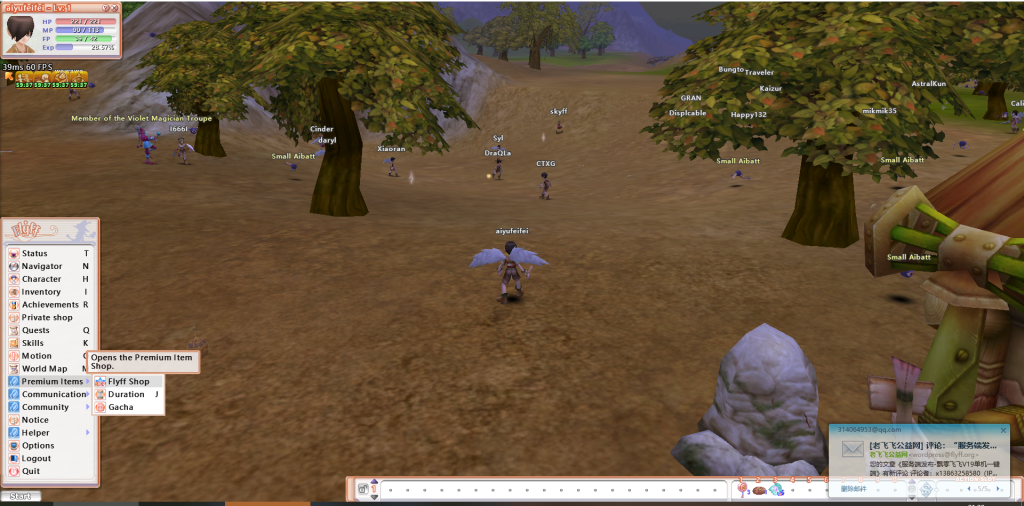Show the Character sheet
Viewport: 1024px width, 506px height.
click(x=41, y=280)
